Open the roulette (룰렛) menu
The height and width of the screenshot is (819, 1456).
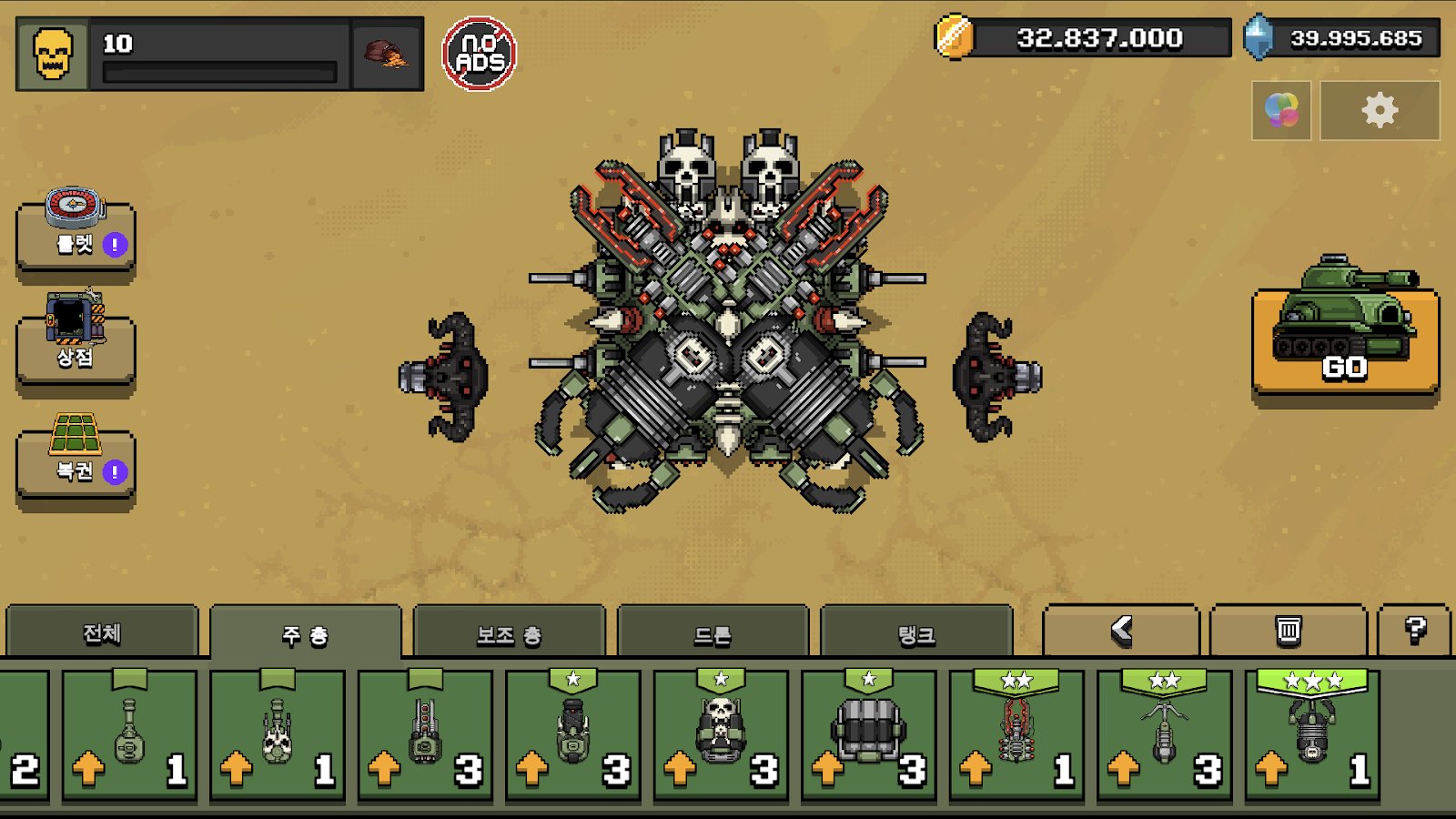click(x=76, y=235)
